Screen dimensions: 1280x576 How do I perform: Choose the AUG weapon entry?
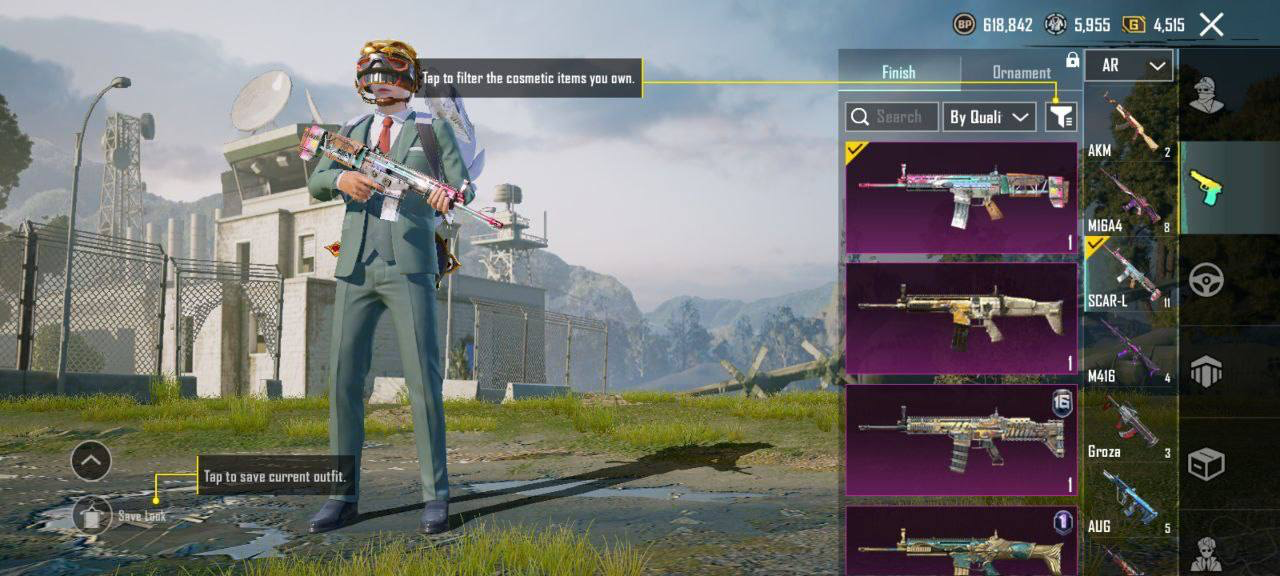click(x=1130, y=501)
